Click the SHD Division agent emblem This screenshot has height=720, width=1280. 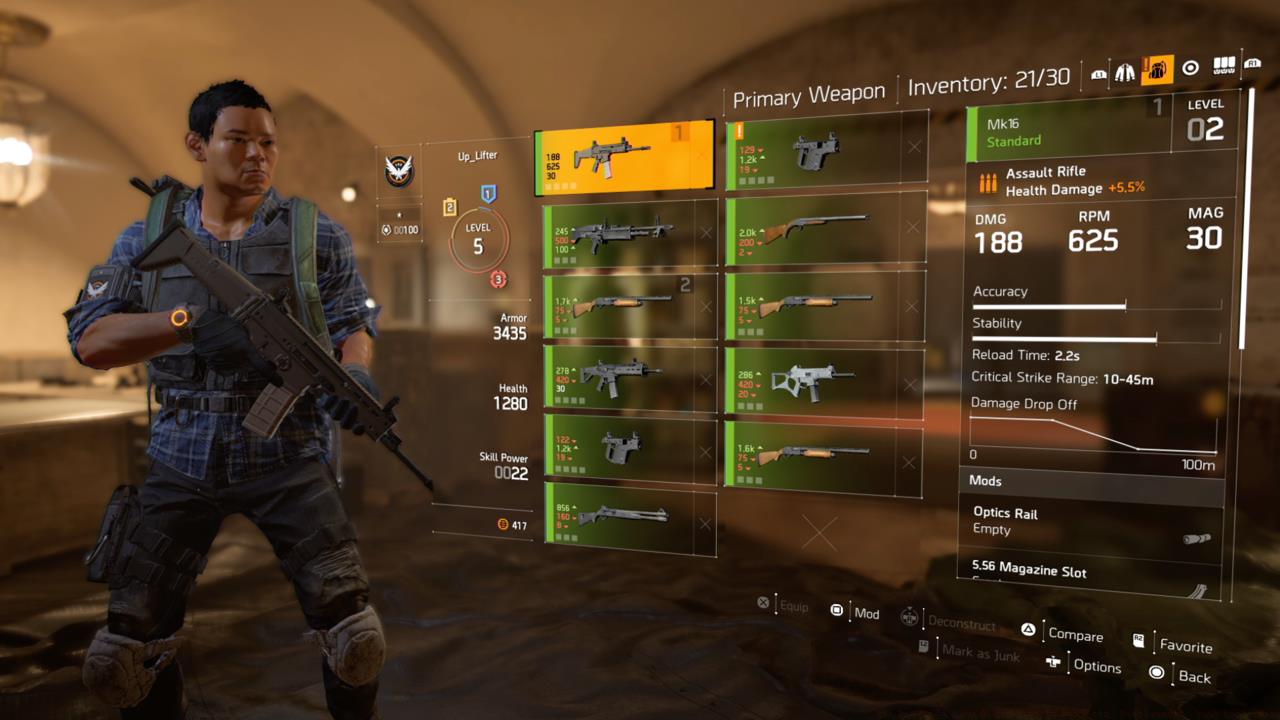[x=398, y=168]
